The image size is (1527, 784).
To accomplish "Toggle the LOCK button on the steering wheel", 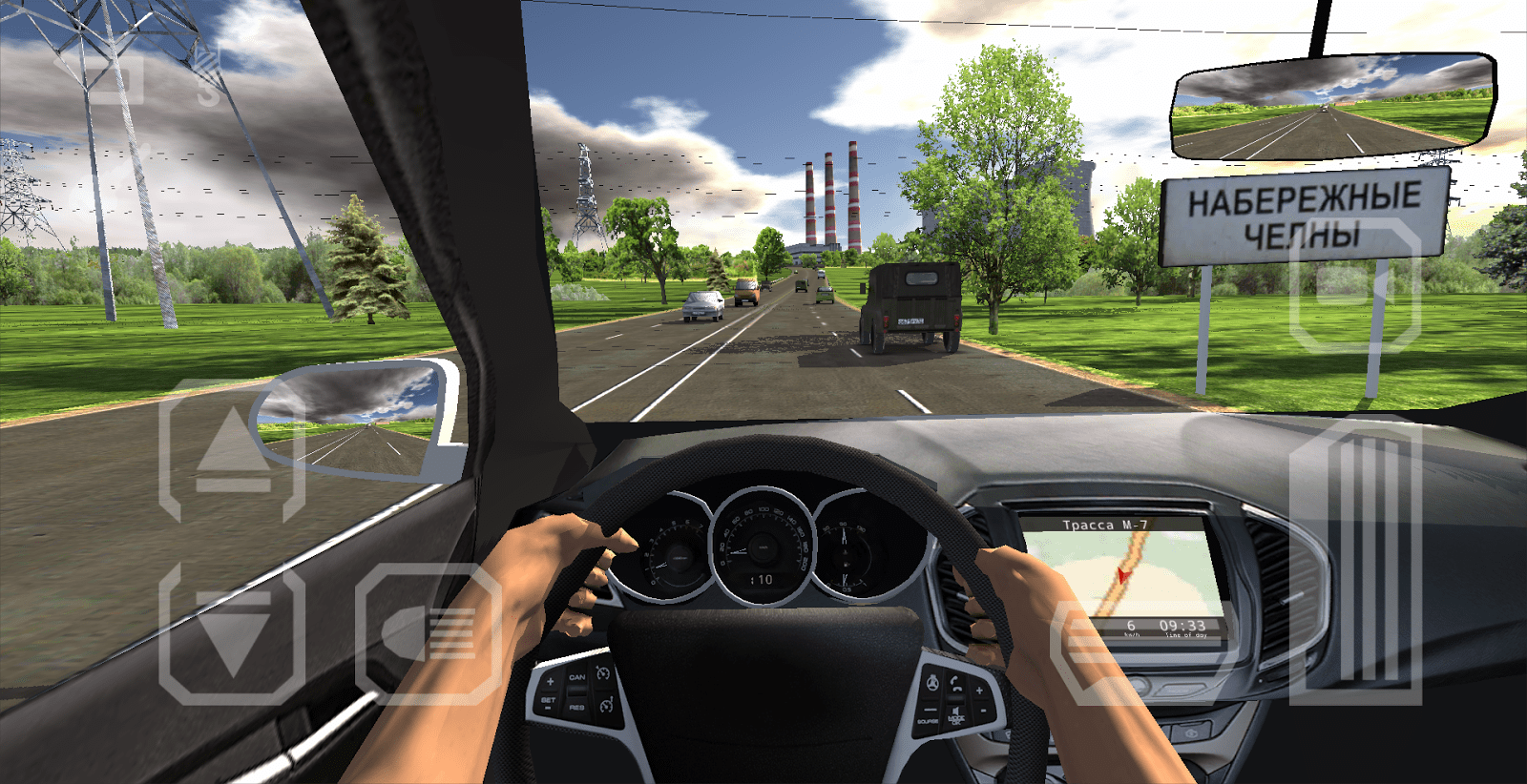I will click(956, 719).
